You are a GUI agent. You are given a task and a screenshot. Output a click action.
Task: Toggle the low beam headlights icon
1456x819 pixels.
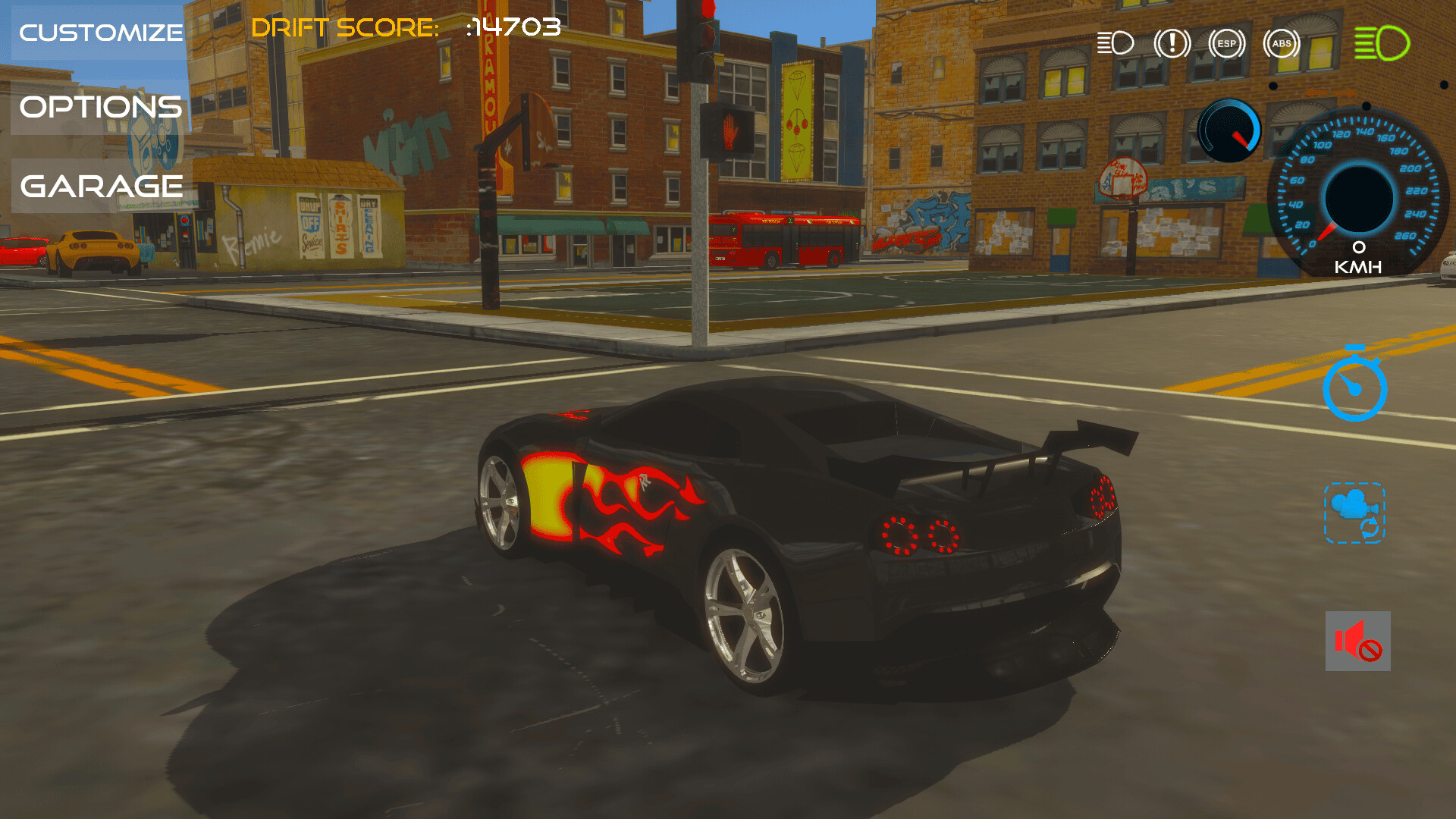click(1115, 43)
